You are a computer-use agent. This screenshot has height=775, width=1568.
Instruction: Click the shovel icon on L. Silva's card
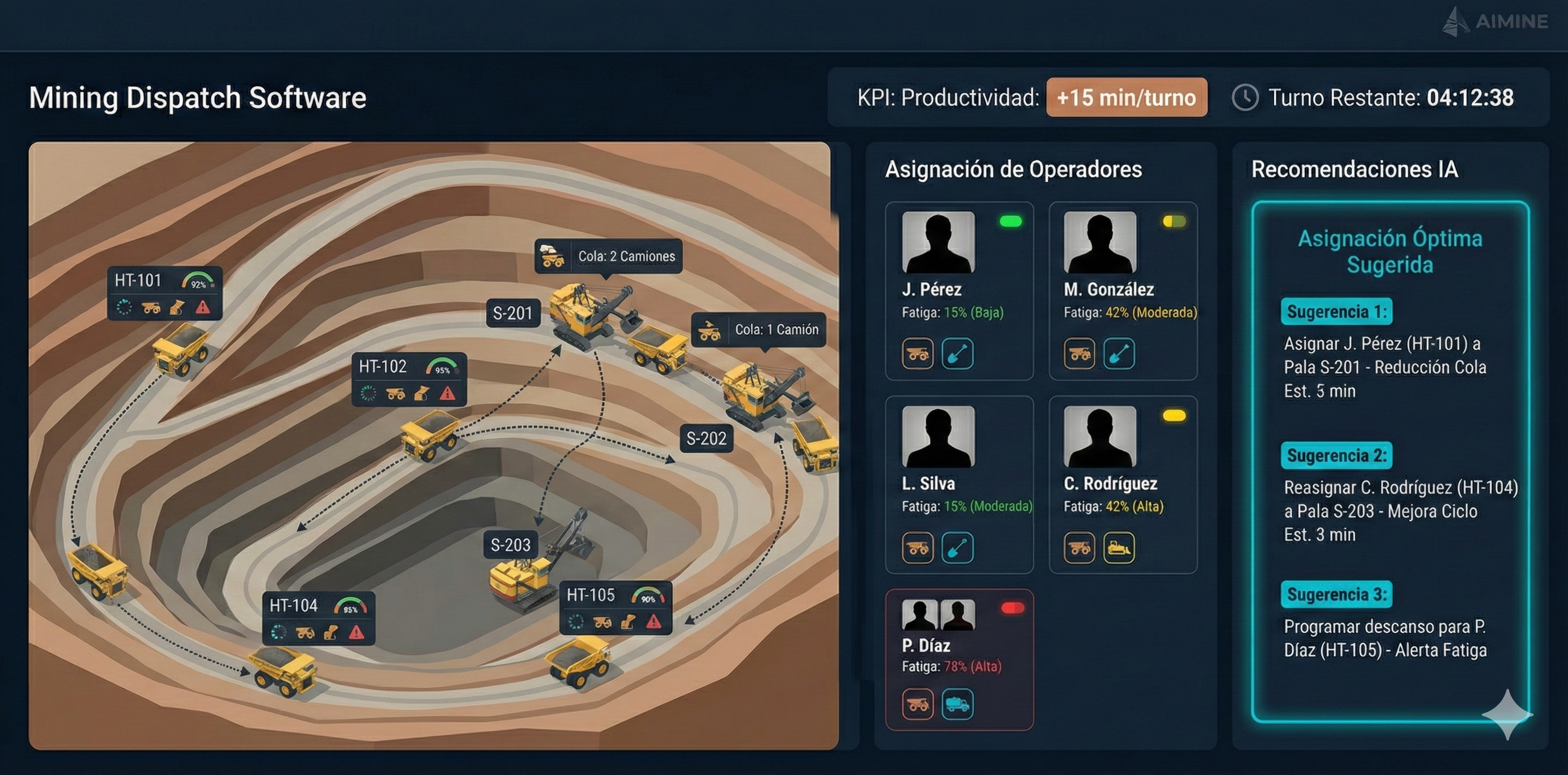point(957,547)
